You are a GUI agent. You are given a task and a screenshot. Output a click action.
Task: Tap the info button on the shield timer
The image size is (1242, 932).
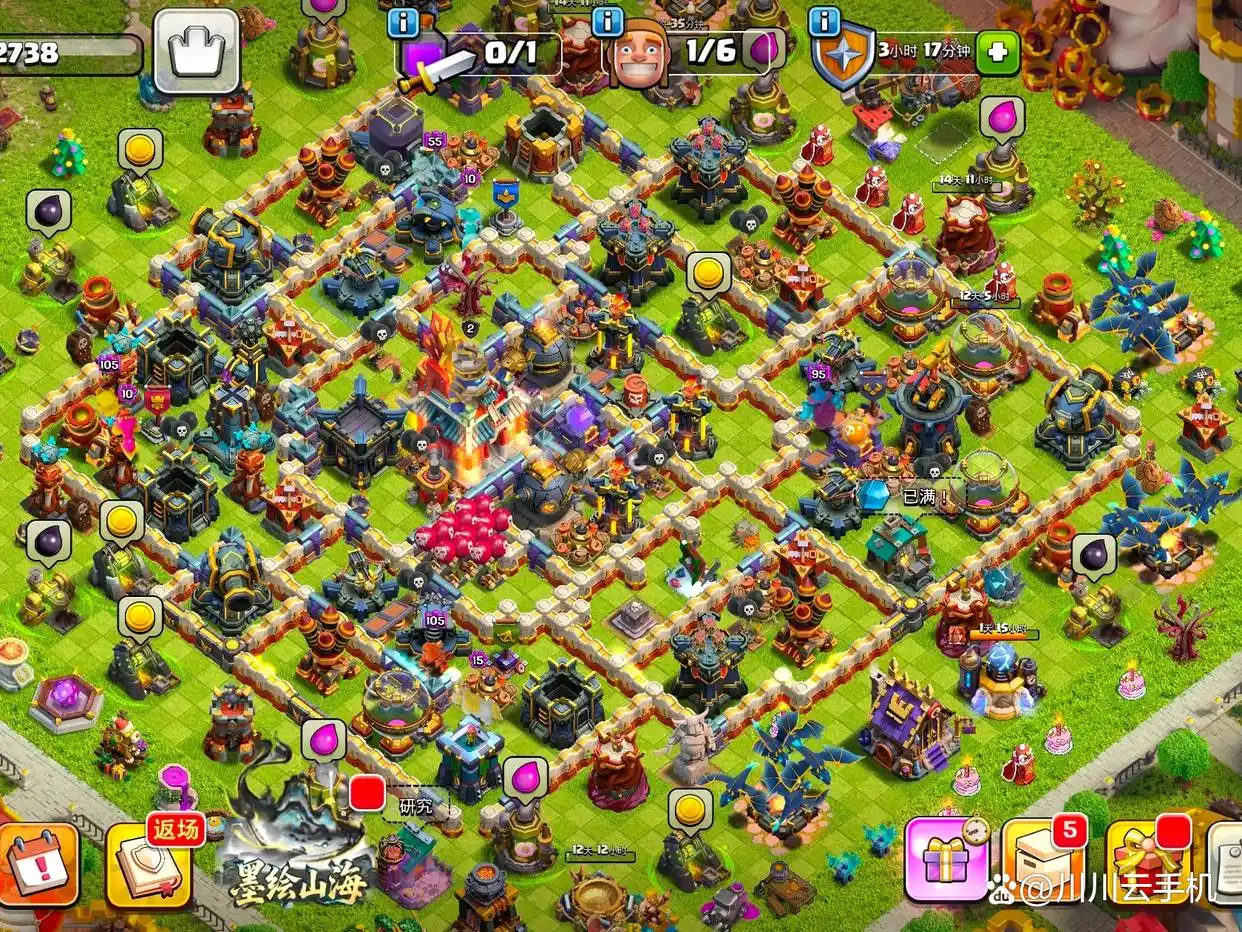point(824,21)
